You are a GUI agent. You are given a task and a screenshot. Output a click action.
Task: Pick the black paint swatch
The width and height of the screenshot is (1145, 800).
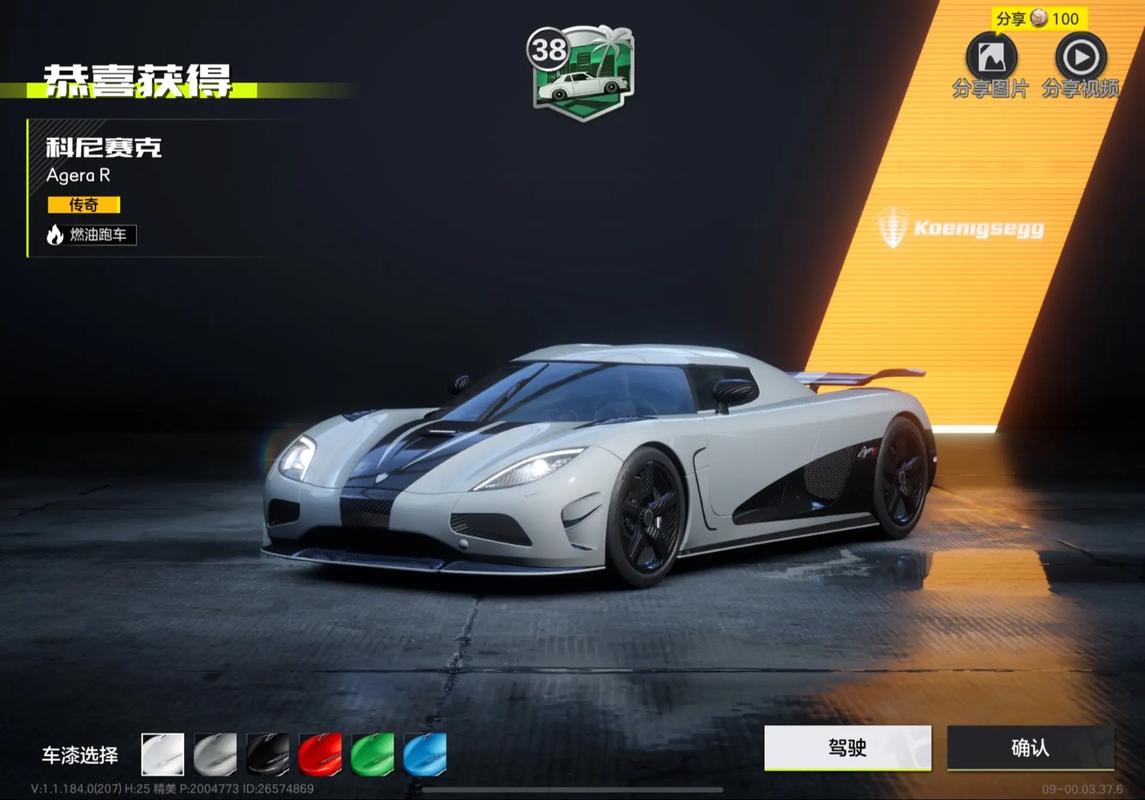click(268, 754)
